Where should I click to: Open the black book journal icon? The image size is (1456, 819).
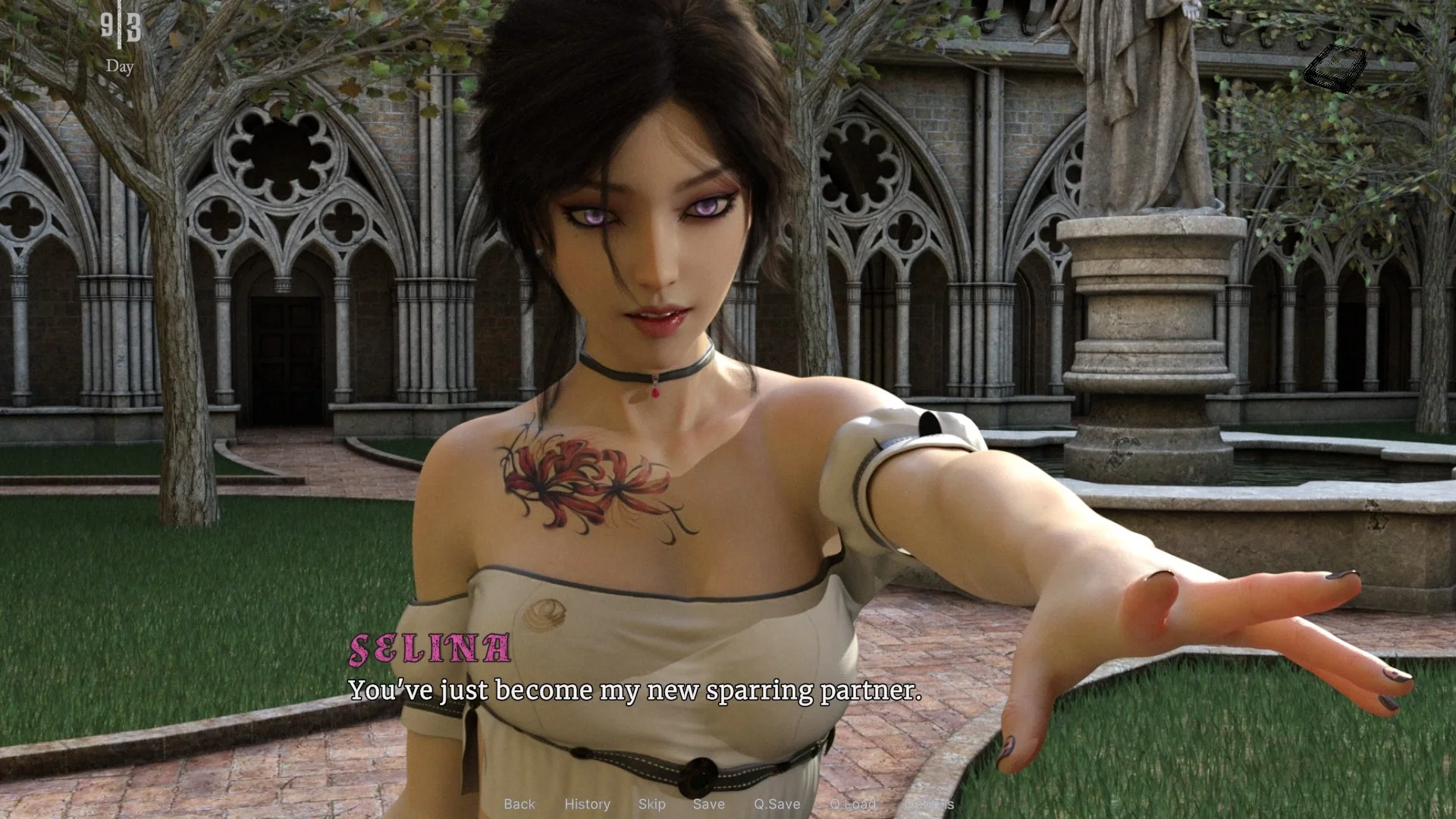pos(1335,68)
